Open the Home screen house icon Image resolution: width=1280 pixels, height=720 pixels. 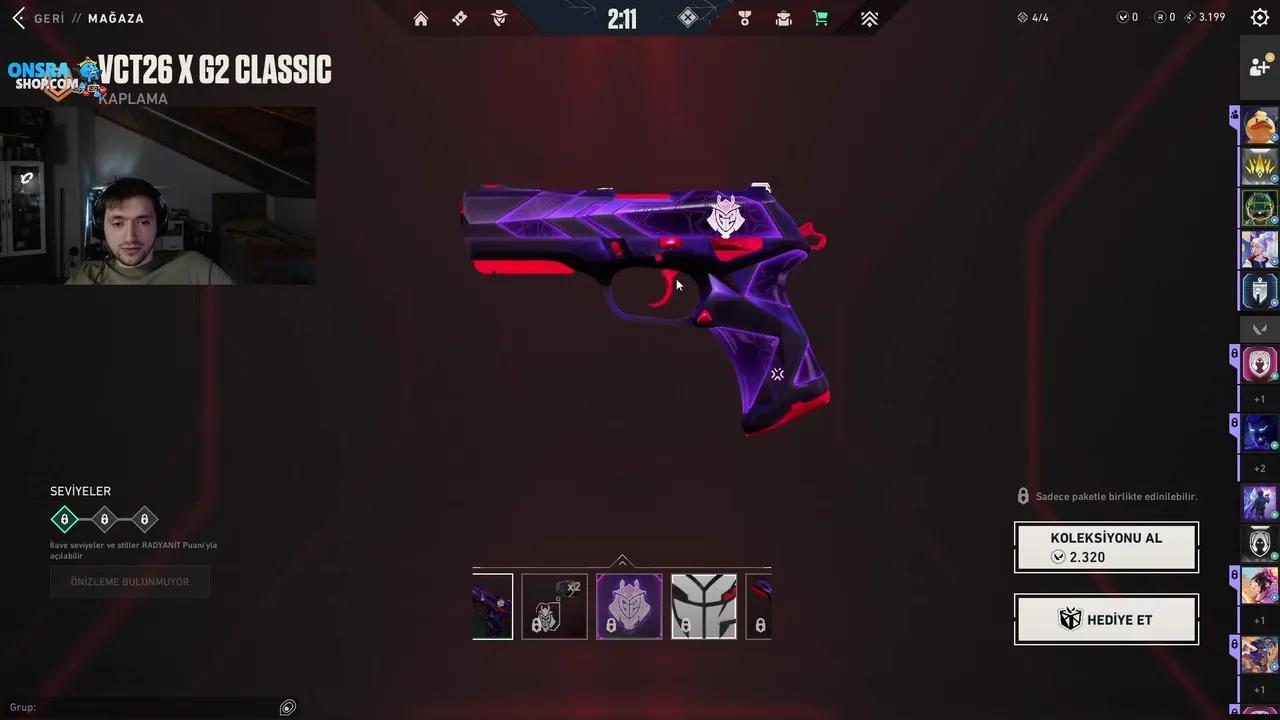click(x=421, y=18)
